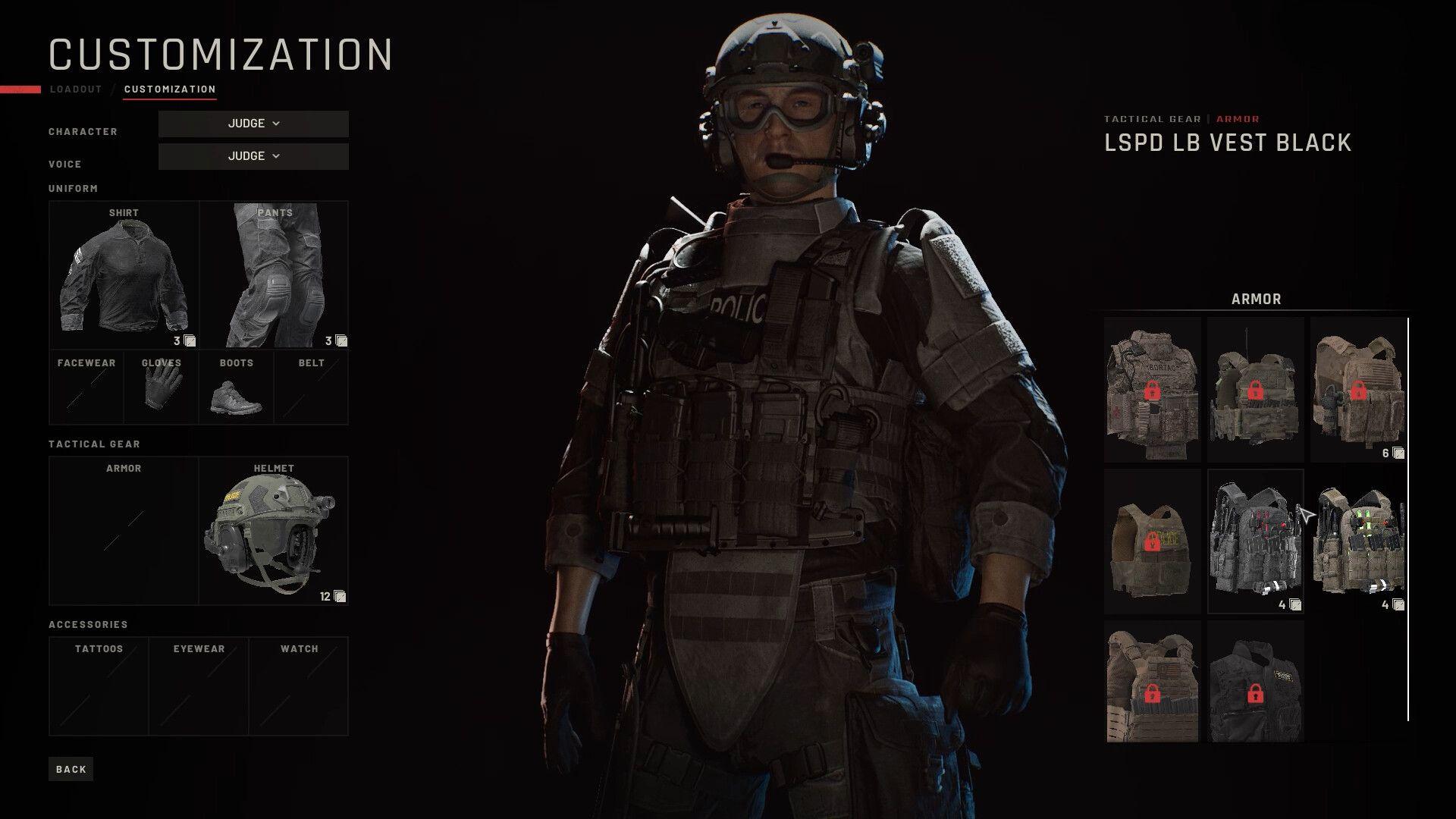The height and width of the screenshot is (819, 1456).
Task: Expand the Character JUDGE chevron
Action: [276, 124]
